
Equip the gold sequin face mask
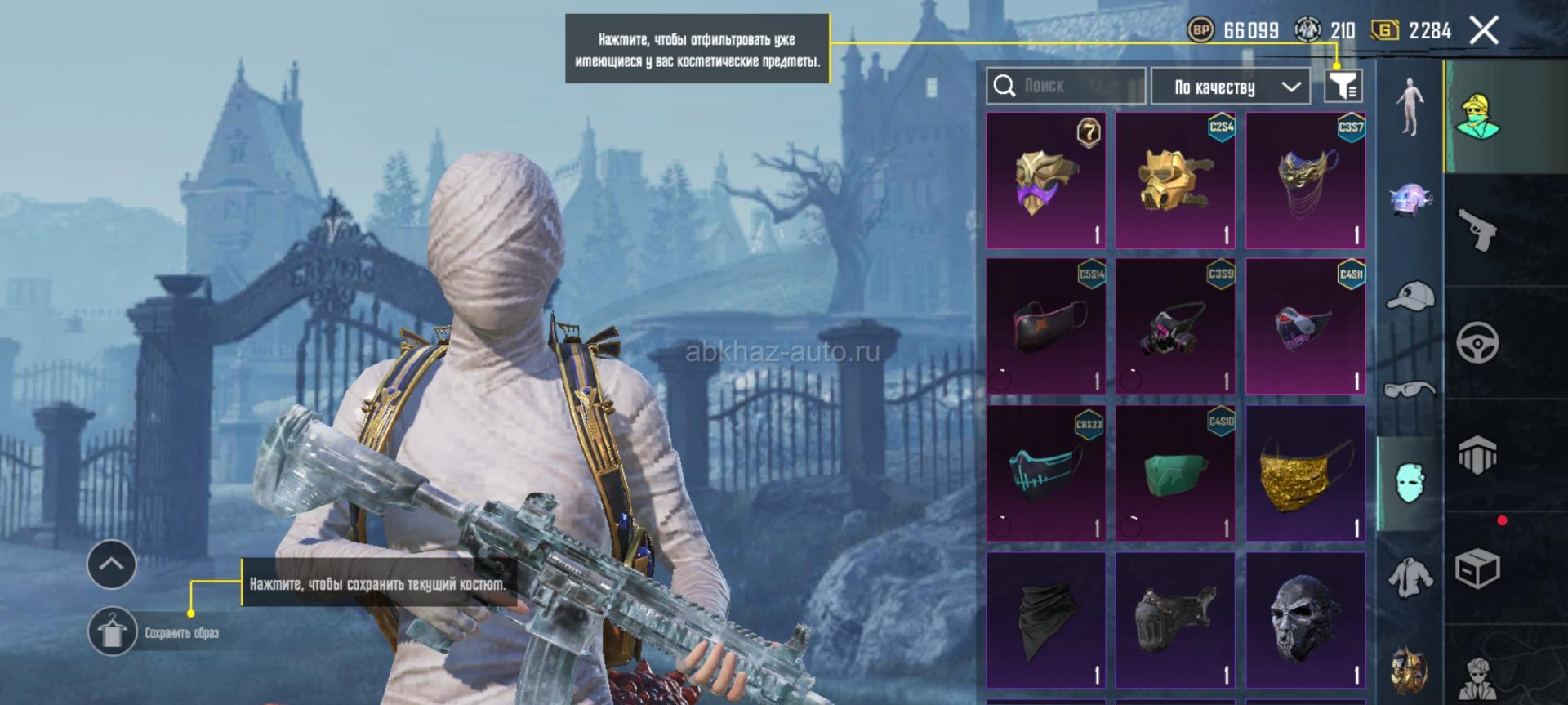point(1305,474)
